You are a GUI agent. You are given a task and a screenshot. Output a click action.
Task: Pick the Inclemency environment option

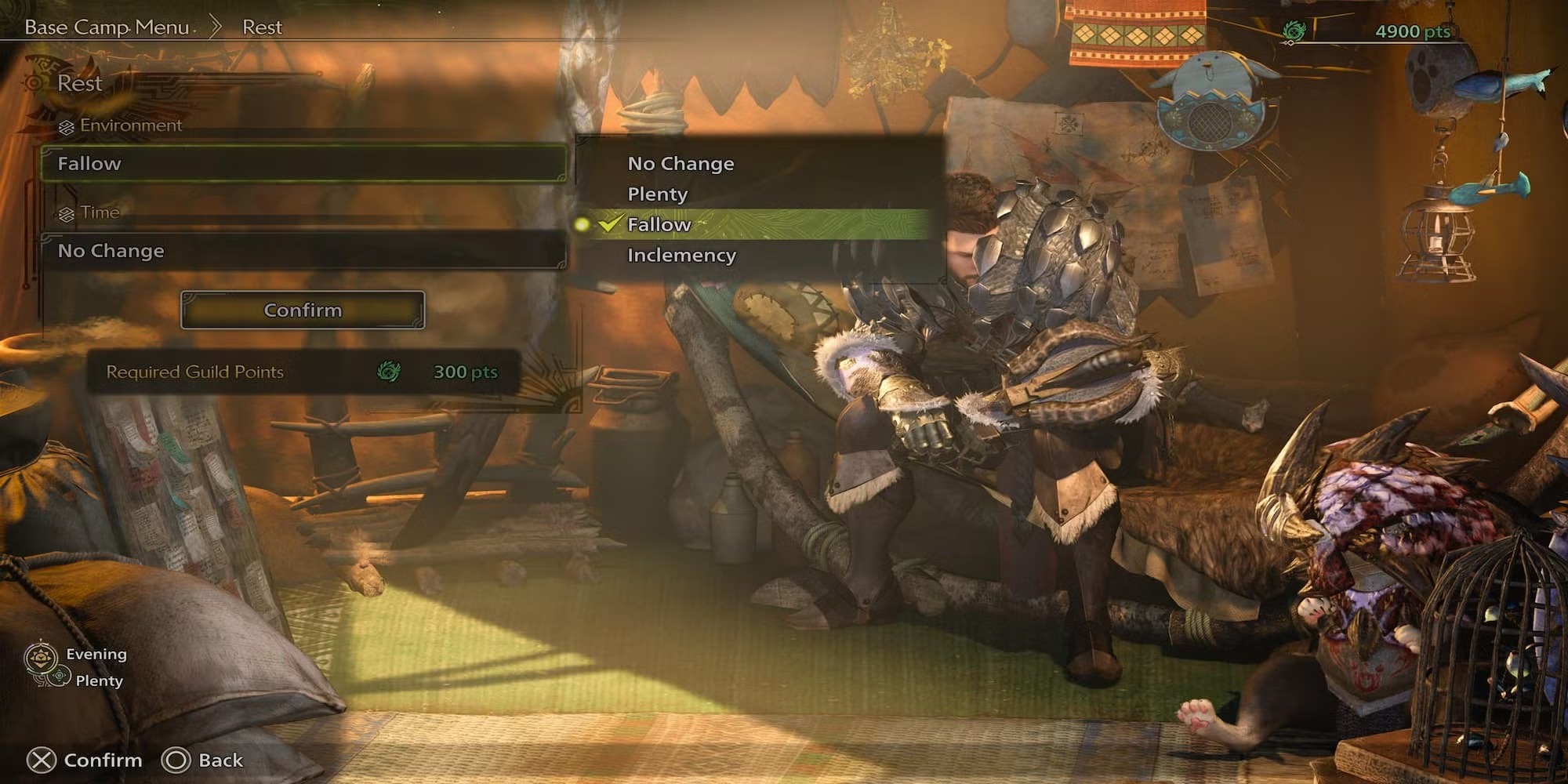point(681,256)
